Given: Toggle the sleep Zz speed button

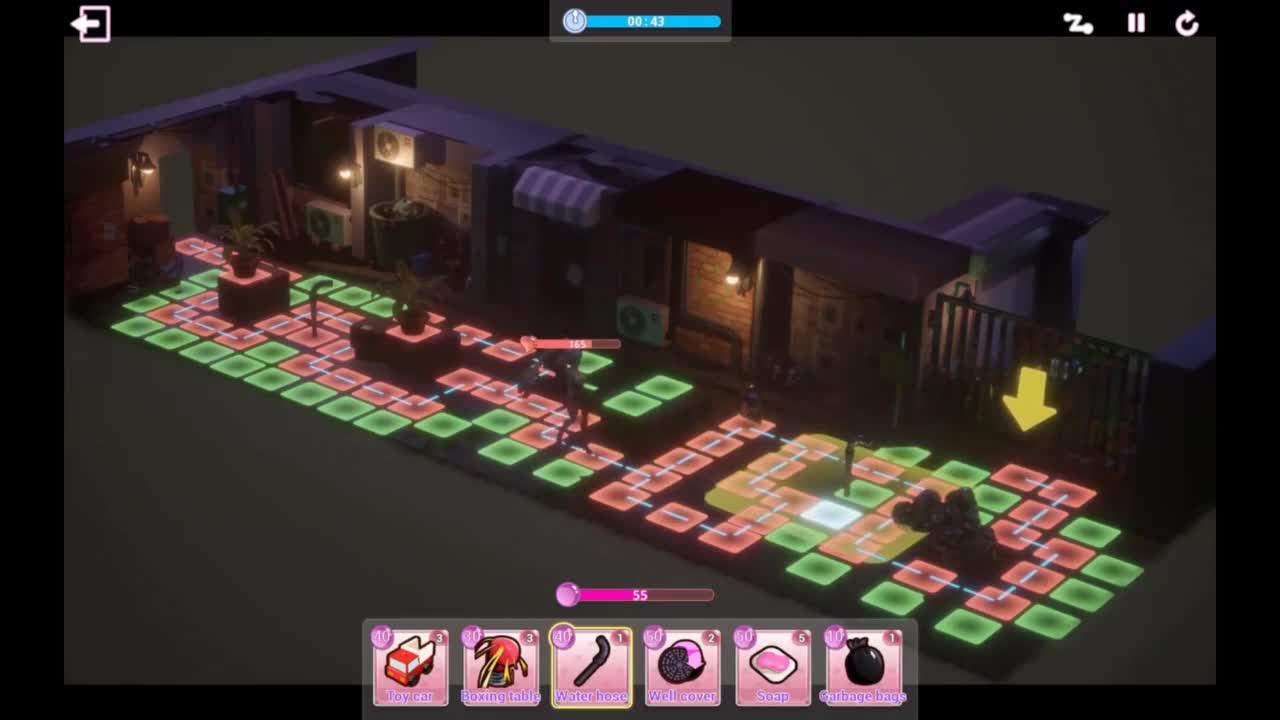Looking at the screenshot, I should click(x=1077, y=24).
